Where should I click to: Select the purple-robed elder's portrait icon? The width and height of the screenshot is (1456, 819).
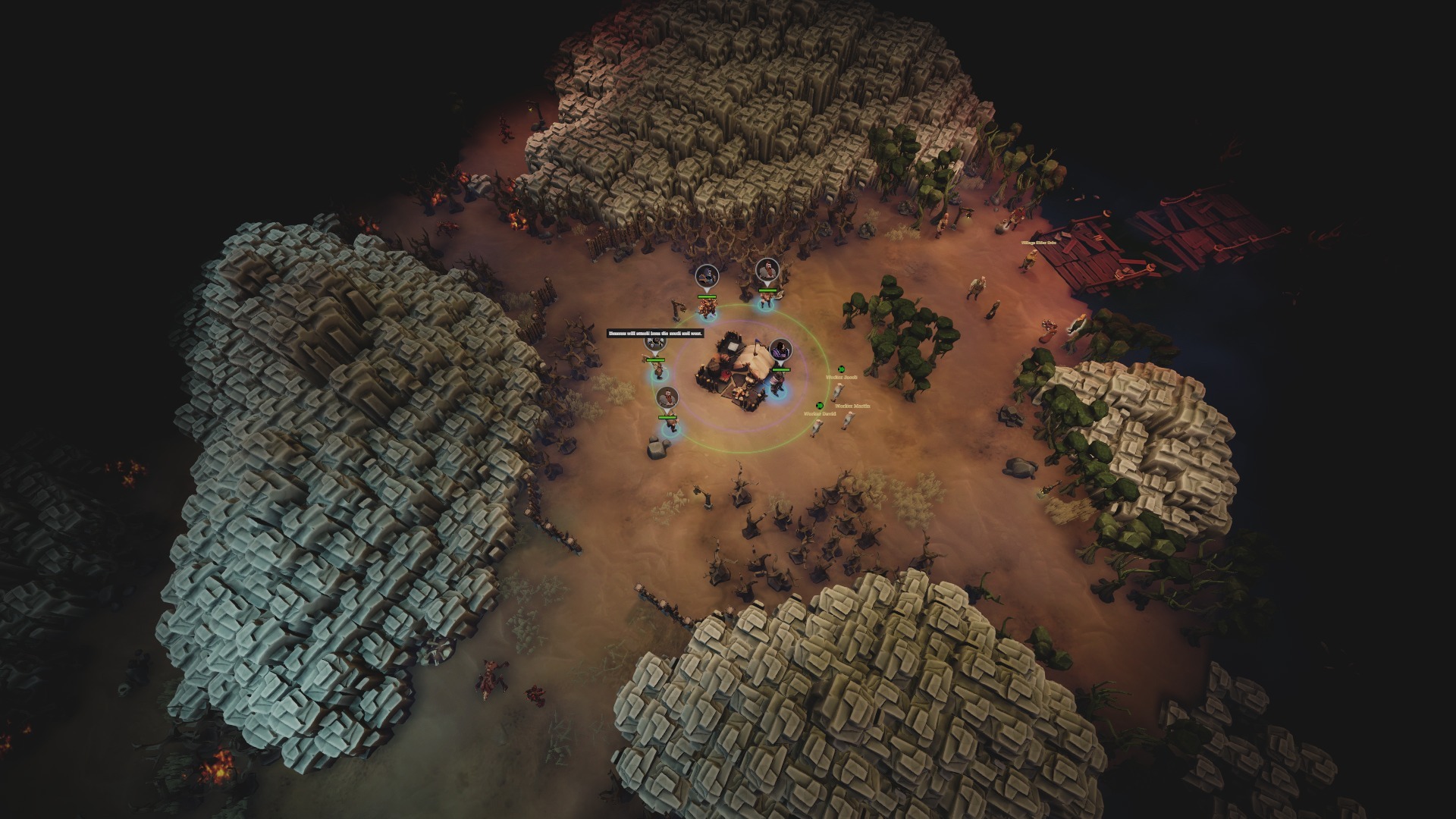(x=781, y=348)
